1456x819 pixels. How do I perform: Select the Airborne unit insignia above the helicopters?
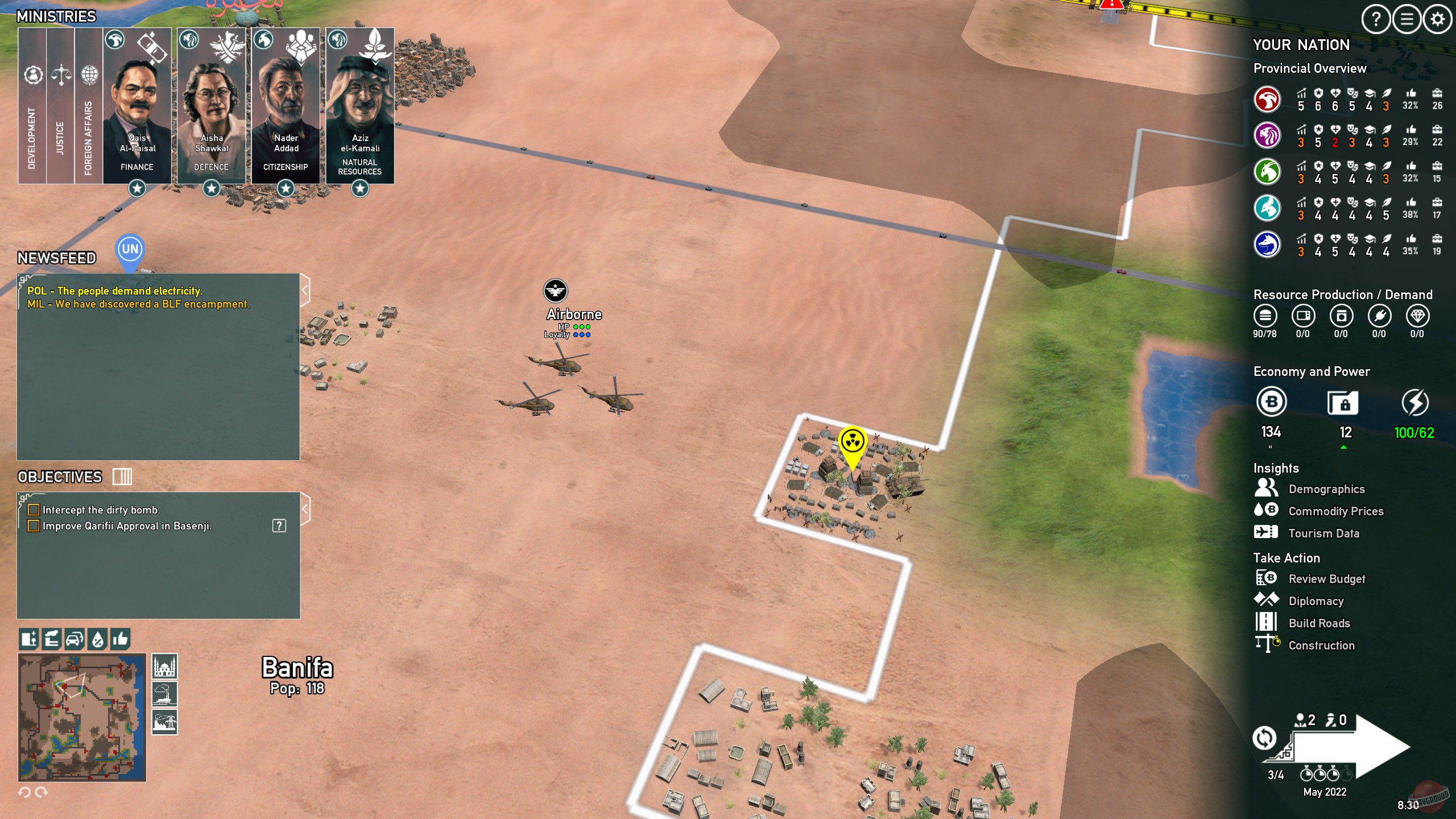(x=556, y=291)
